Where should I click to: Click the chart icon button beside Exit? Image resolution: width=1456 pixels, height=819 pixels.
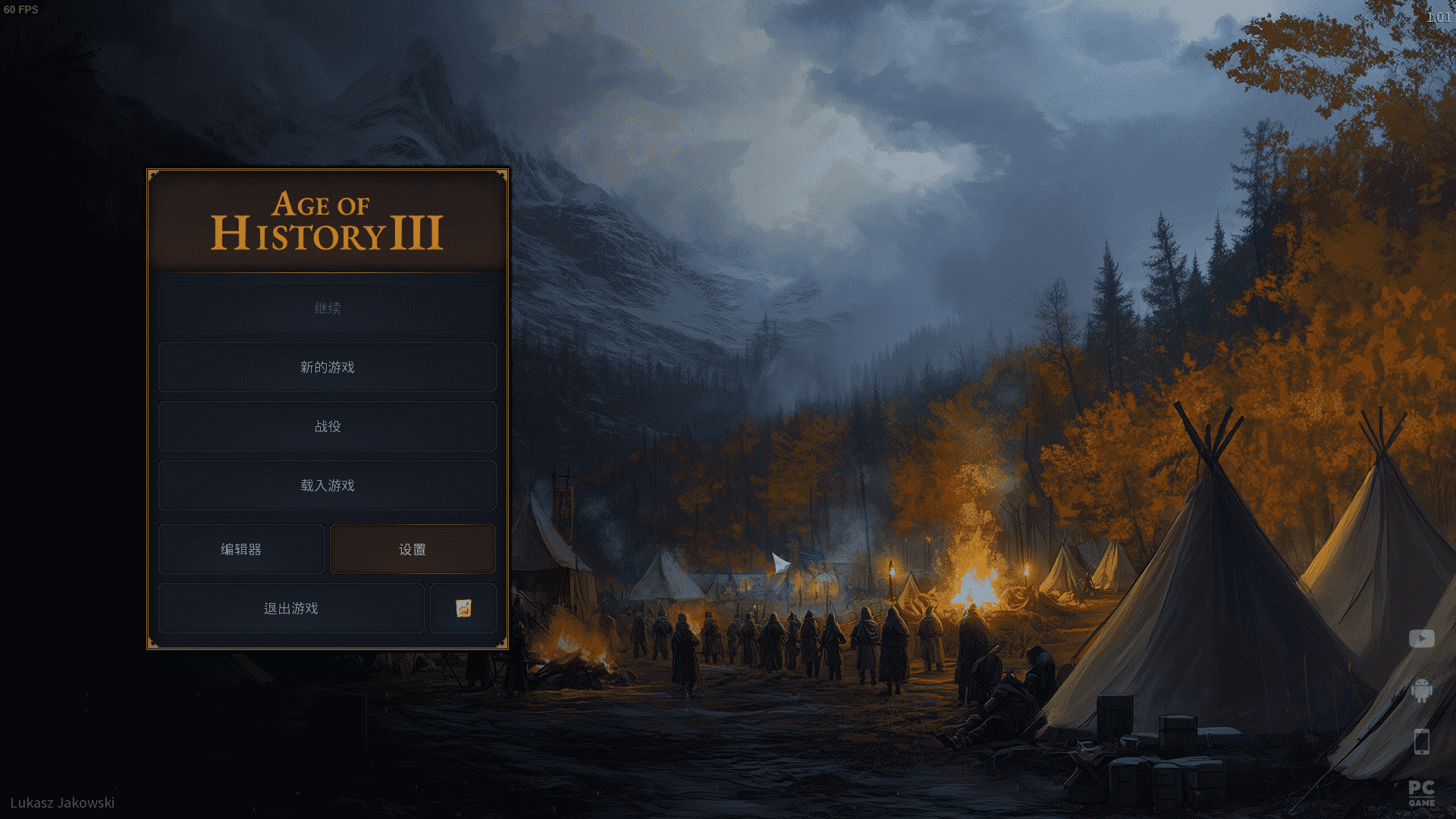coord(463,608)
